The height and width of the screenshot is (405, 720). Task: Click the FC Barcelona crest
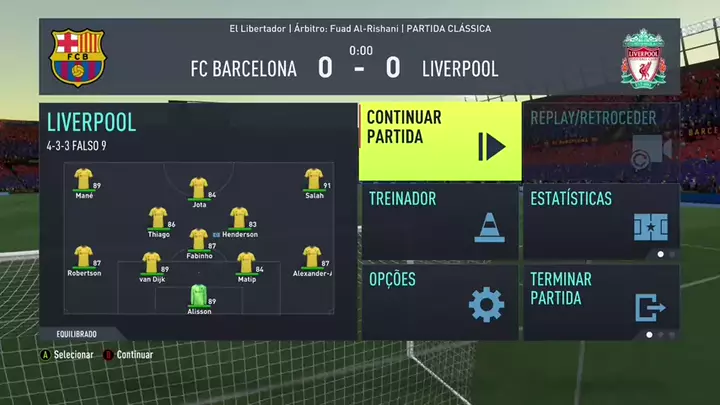[77, 57]
